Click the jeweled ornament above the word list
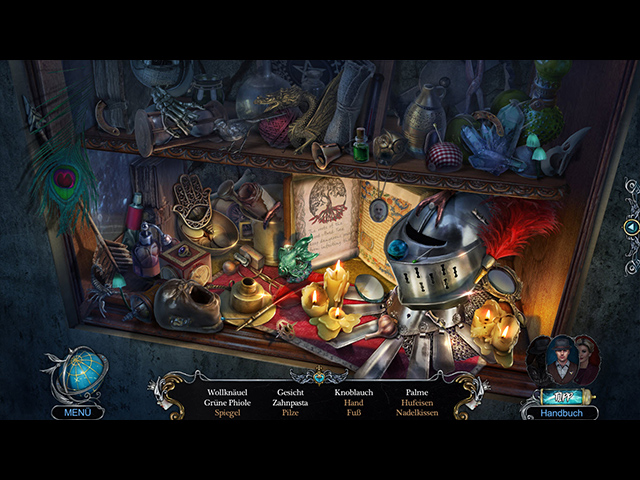Viewport: 640px width, 480px height. tap(320, 377)
